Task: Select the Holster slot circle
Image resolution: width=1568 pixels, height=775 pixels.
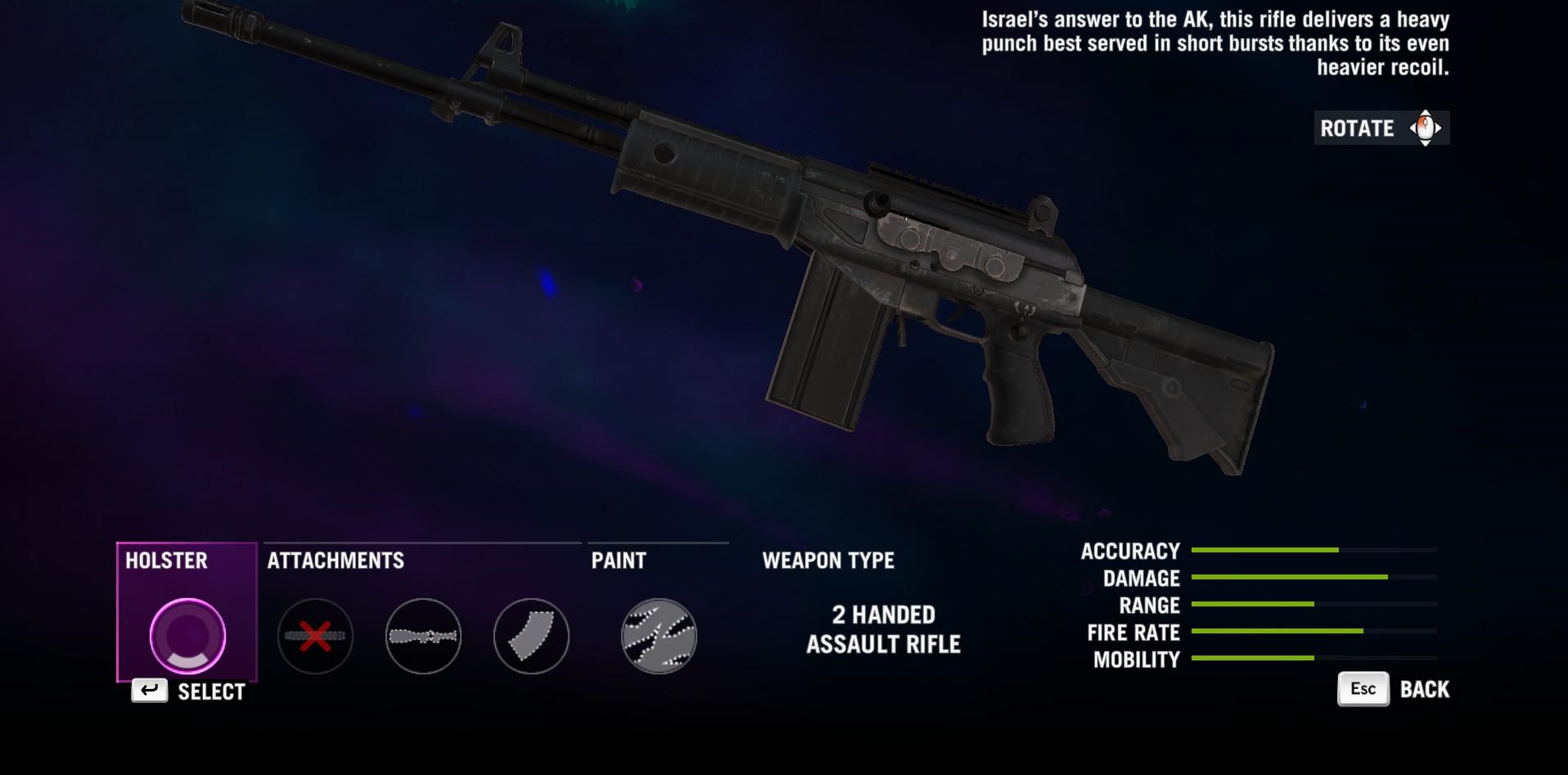Action: [x=187, y=636]
